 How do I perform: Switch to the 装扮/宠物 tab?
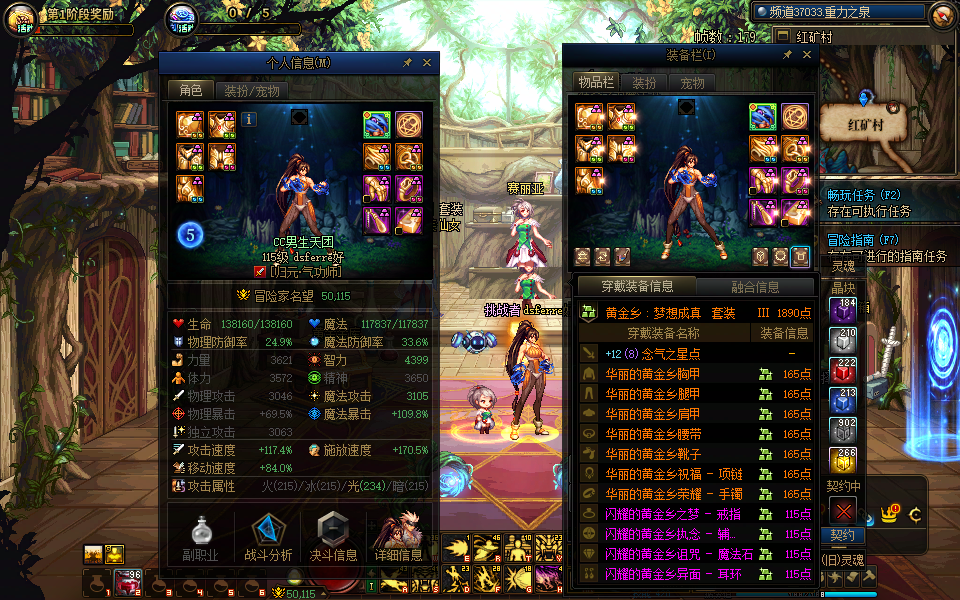251,90
